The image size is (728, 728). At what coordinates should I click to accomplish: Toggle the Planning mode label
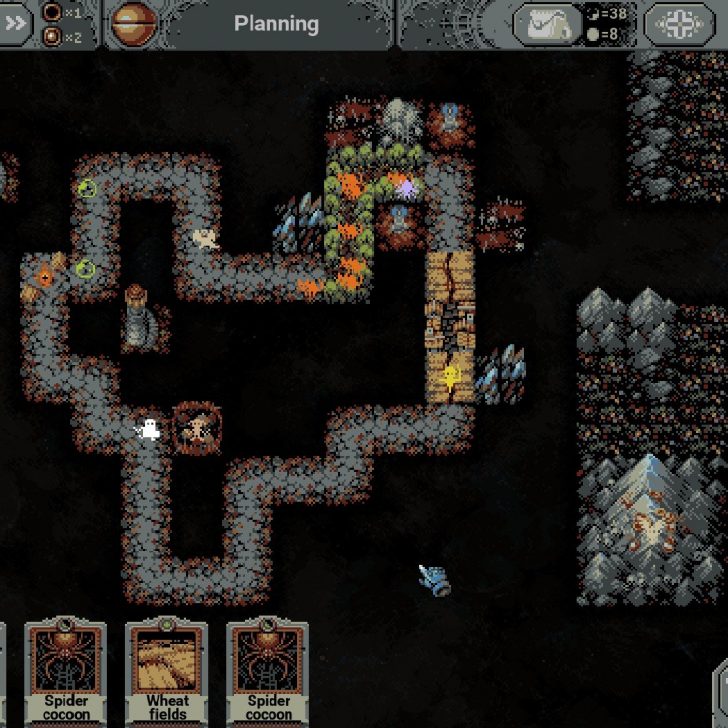tap(276, 23)
